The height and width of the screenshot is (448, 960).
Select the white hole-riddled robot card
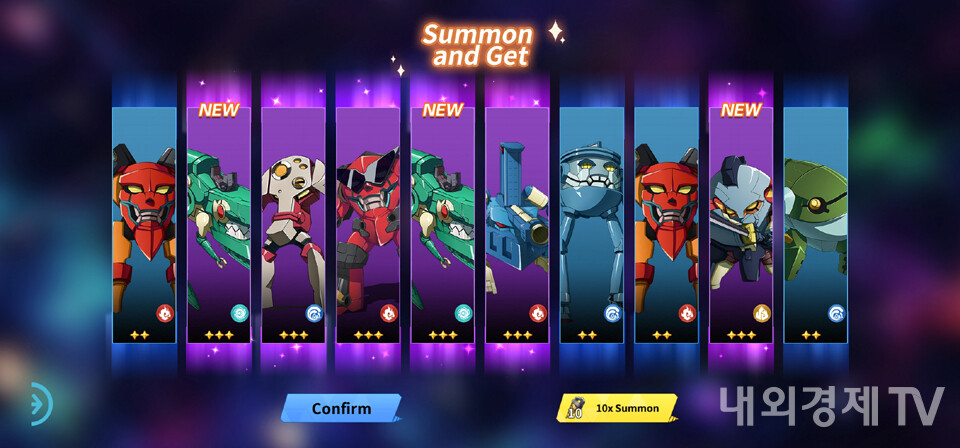tap(293, 225)
